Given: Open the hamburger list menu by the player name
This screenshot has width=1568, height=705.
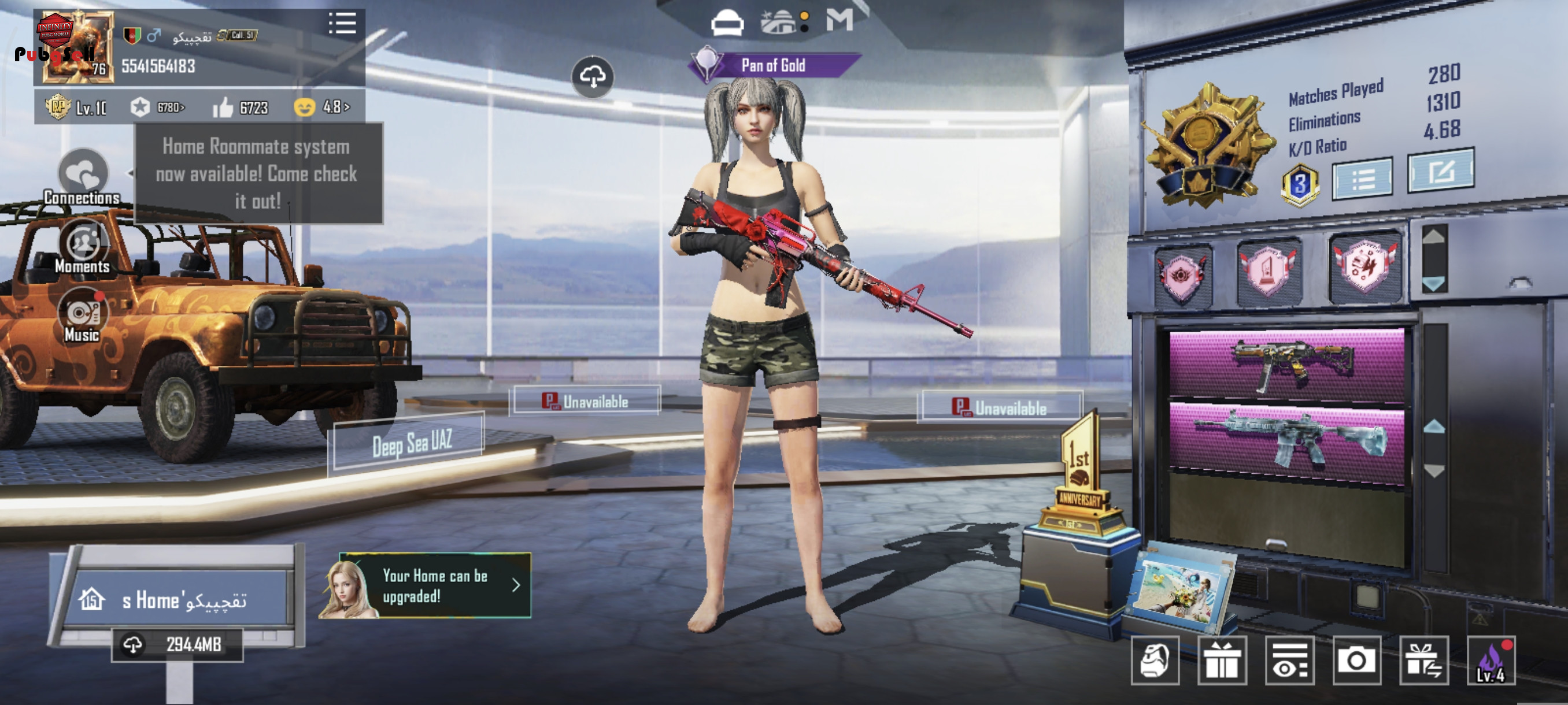Looking at the screenshot, I should point(342,24).
